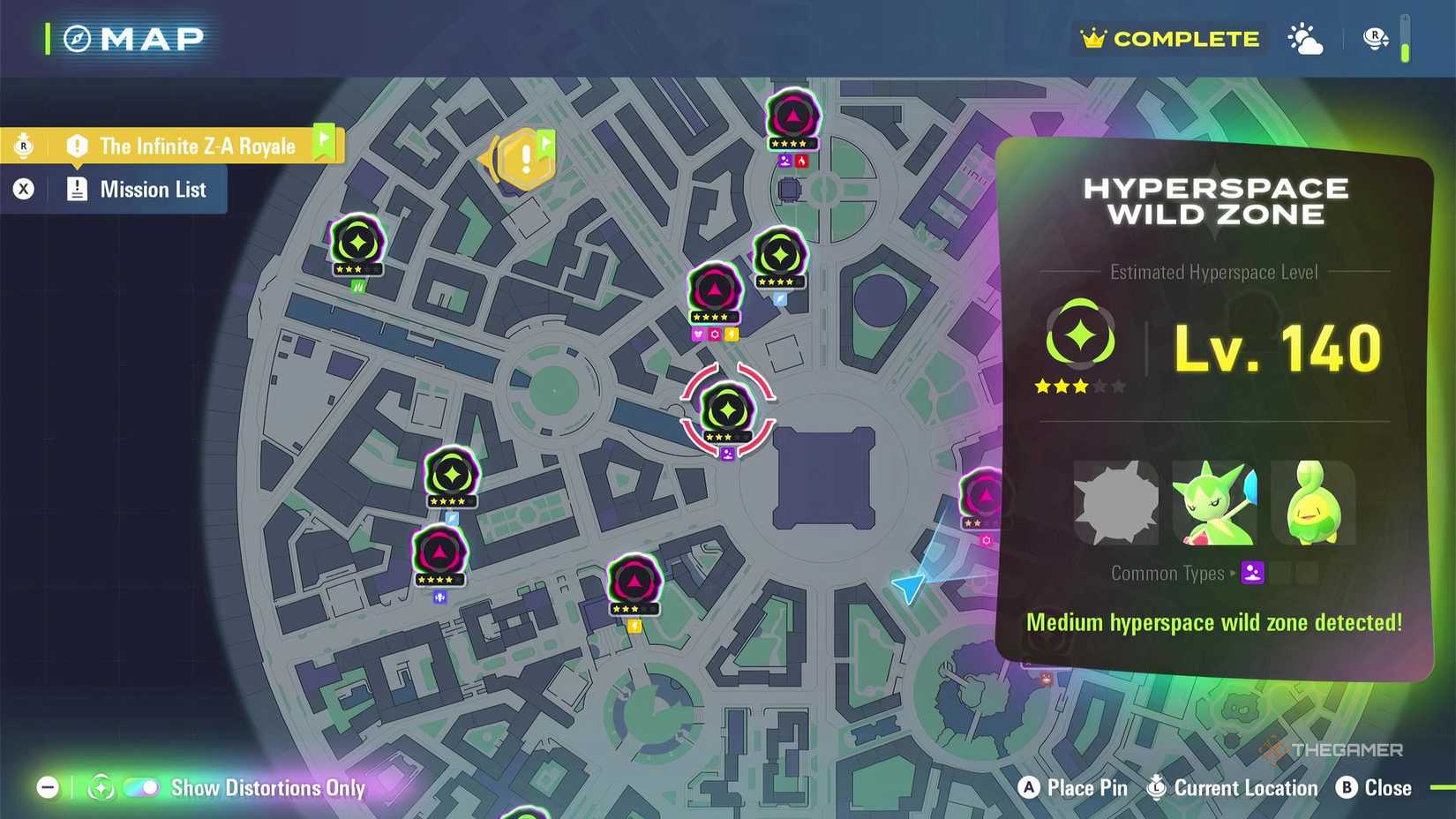Click the distortion filter icon beside the toggle
The width and height of the screenshot is (1456, 819).
click(100, 786)
